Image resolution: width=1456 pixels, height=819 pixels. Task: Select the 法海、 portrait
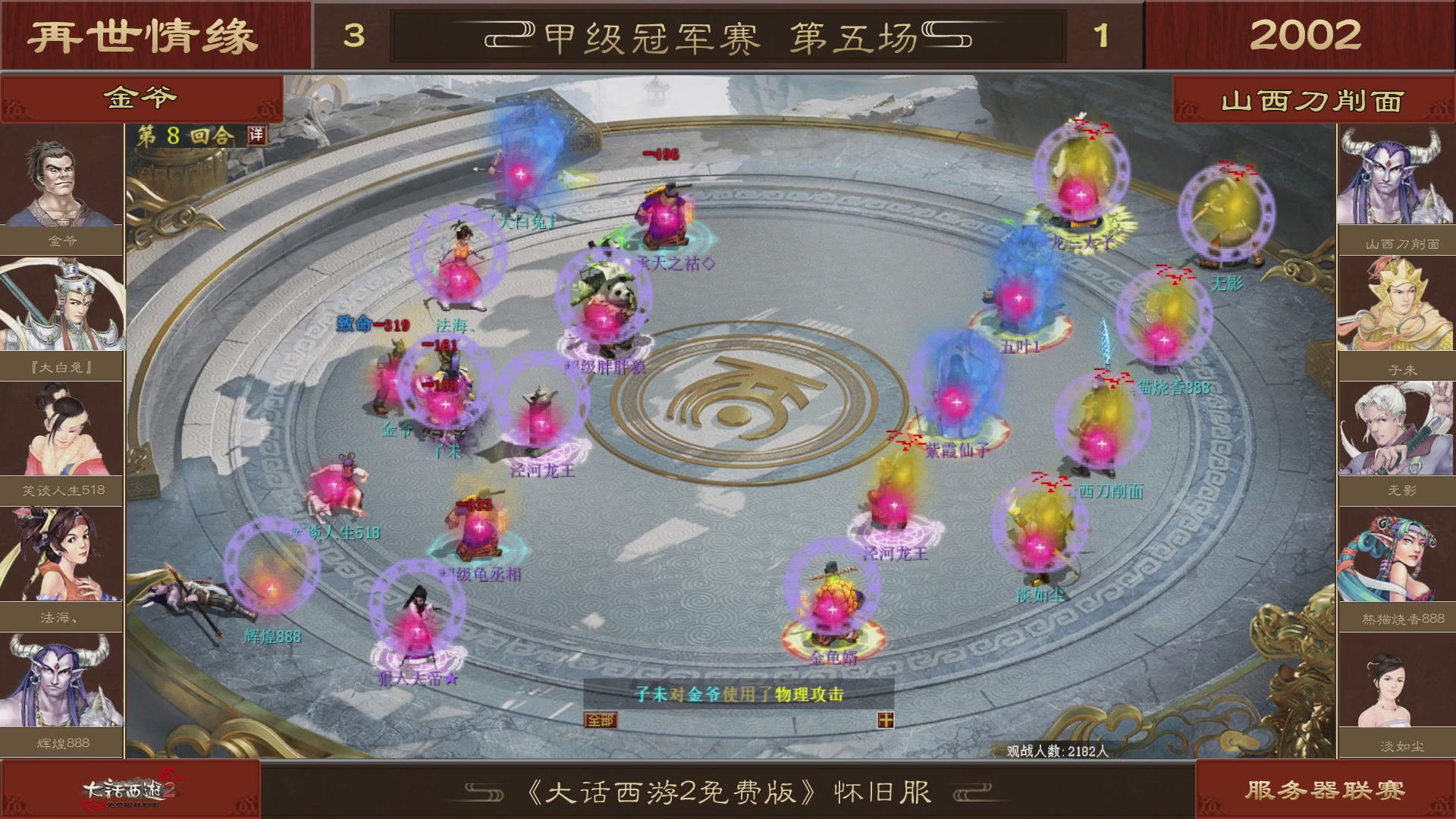[61, 554]
